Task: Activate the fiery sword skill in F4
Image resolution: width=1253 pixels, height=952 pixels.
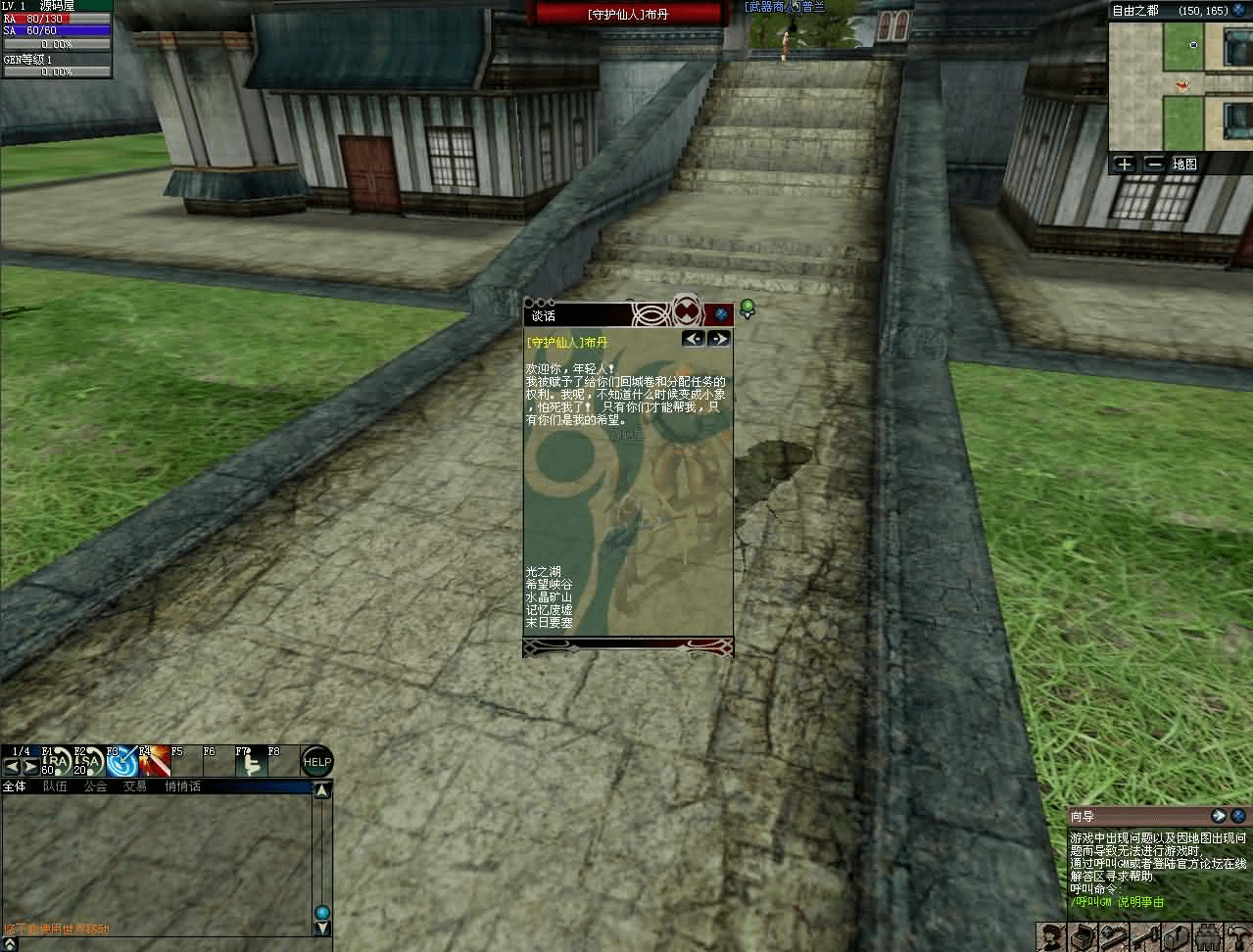Action: click(x=154, y=761)
